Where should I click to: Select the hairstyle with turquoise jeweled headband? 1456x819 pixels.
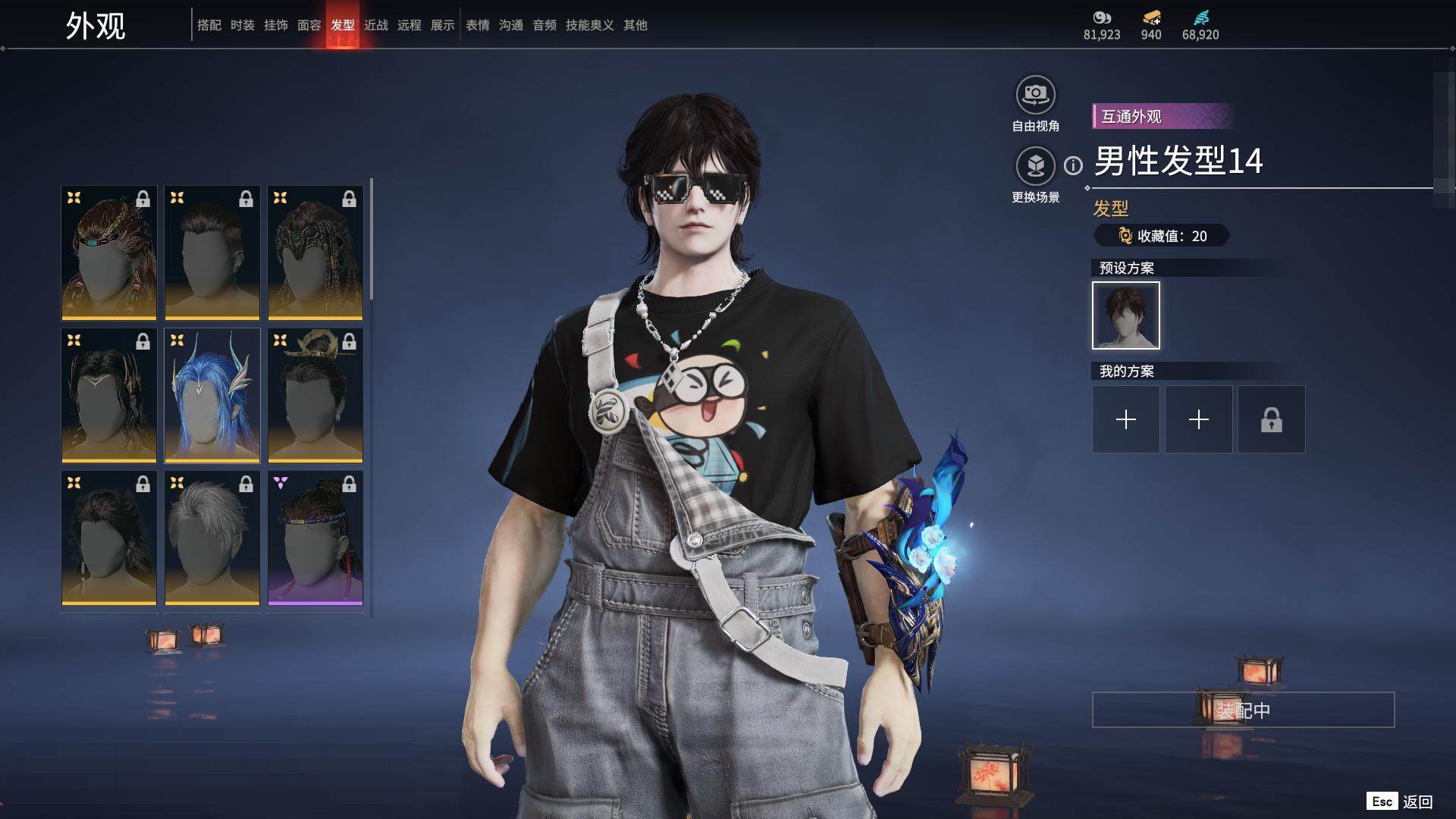[109, 253]
